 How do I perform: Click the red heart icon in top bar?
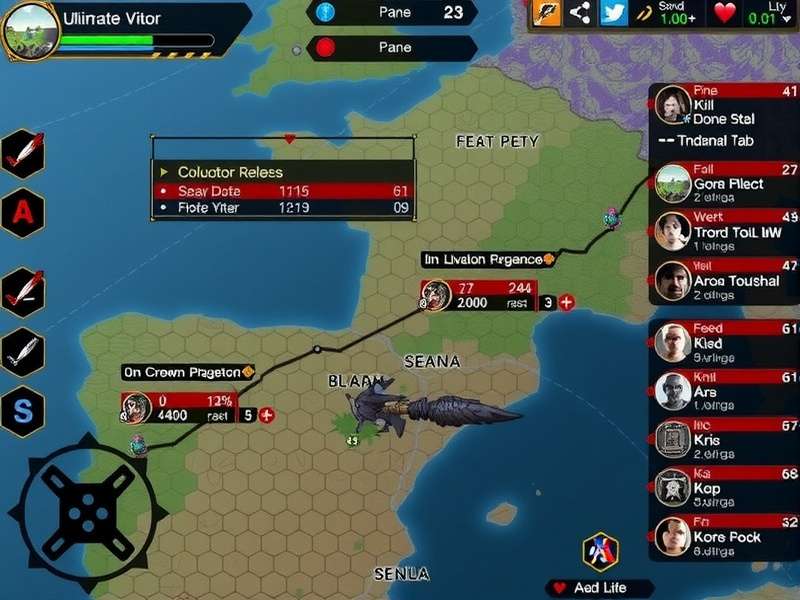pyautogui.click(x=725, y=14)
